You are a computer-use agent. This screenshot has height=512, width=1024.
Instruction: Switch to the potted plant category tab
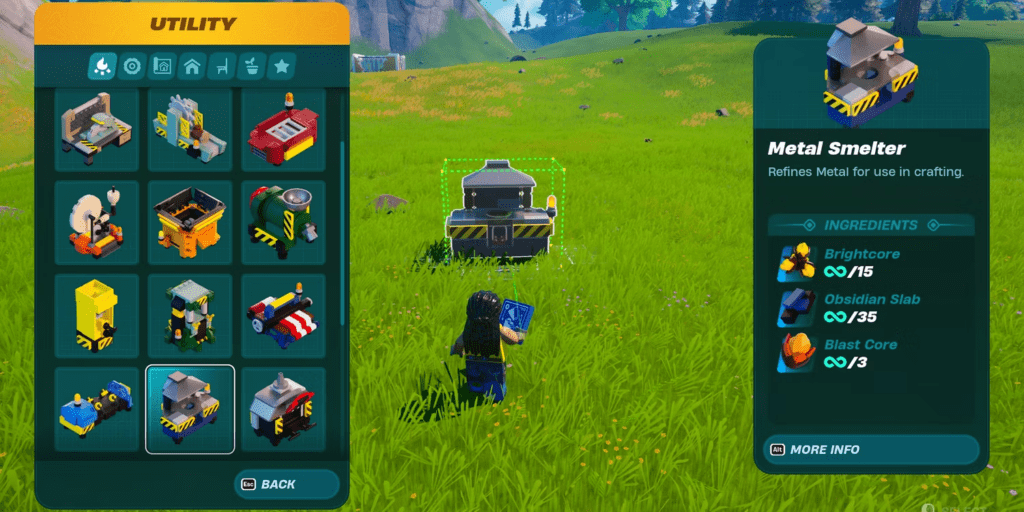coord(252,67)
